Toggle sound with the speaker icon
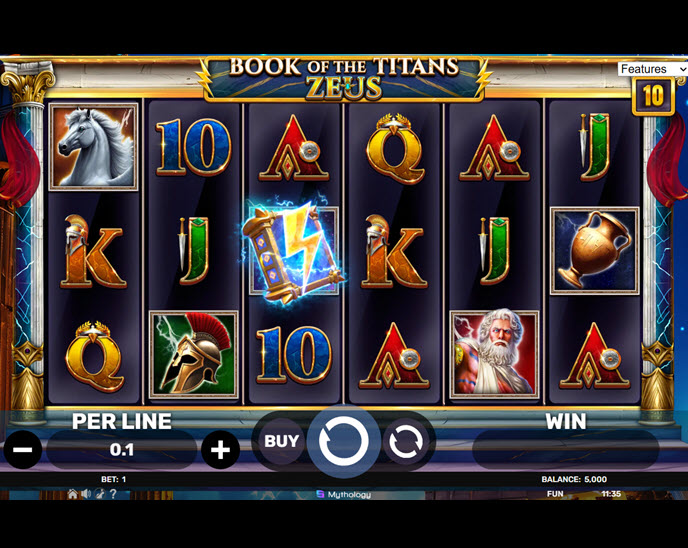 coord(86,494)
